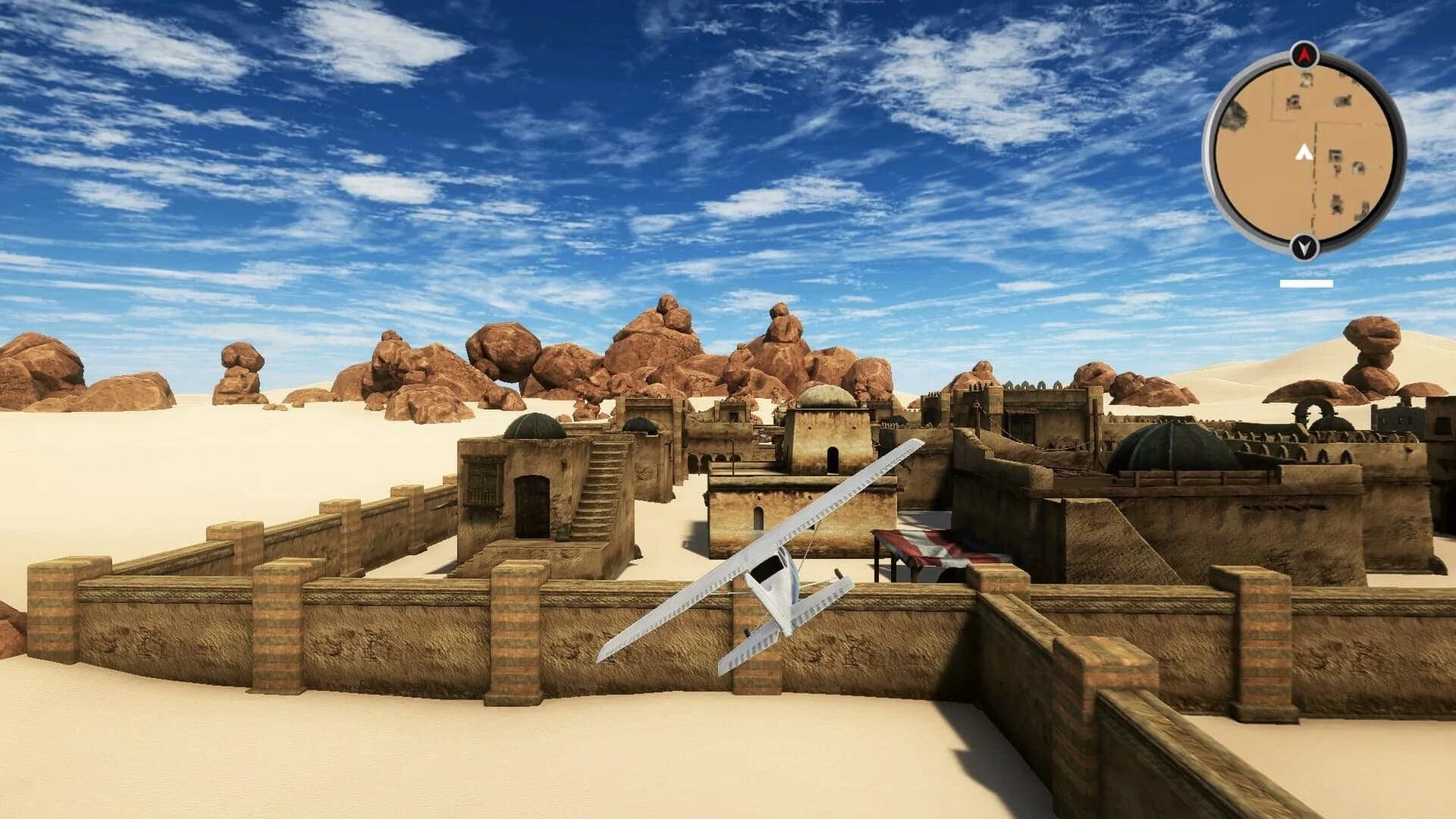
Task: Click the dark building cluster icon on the minimap
Action: tap(1342, 99)
